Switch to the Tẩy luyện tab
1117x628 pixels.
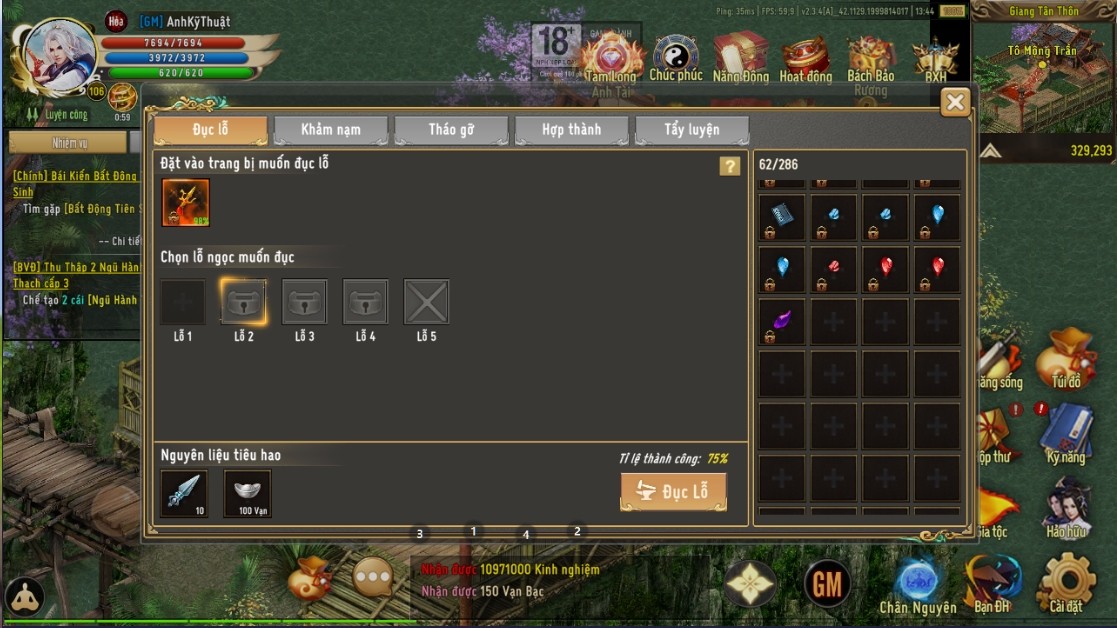click(x=691, y=130)
